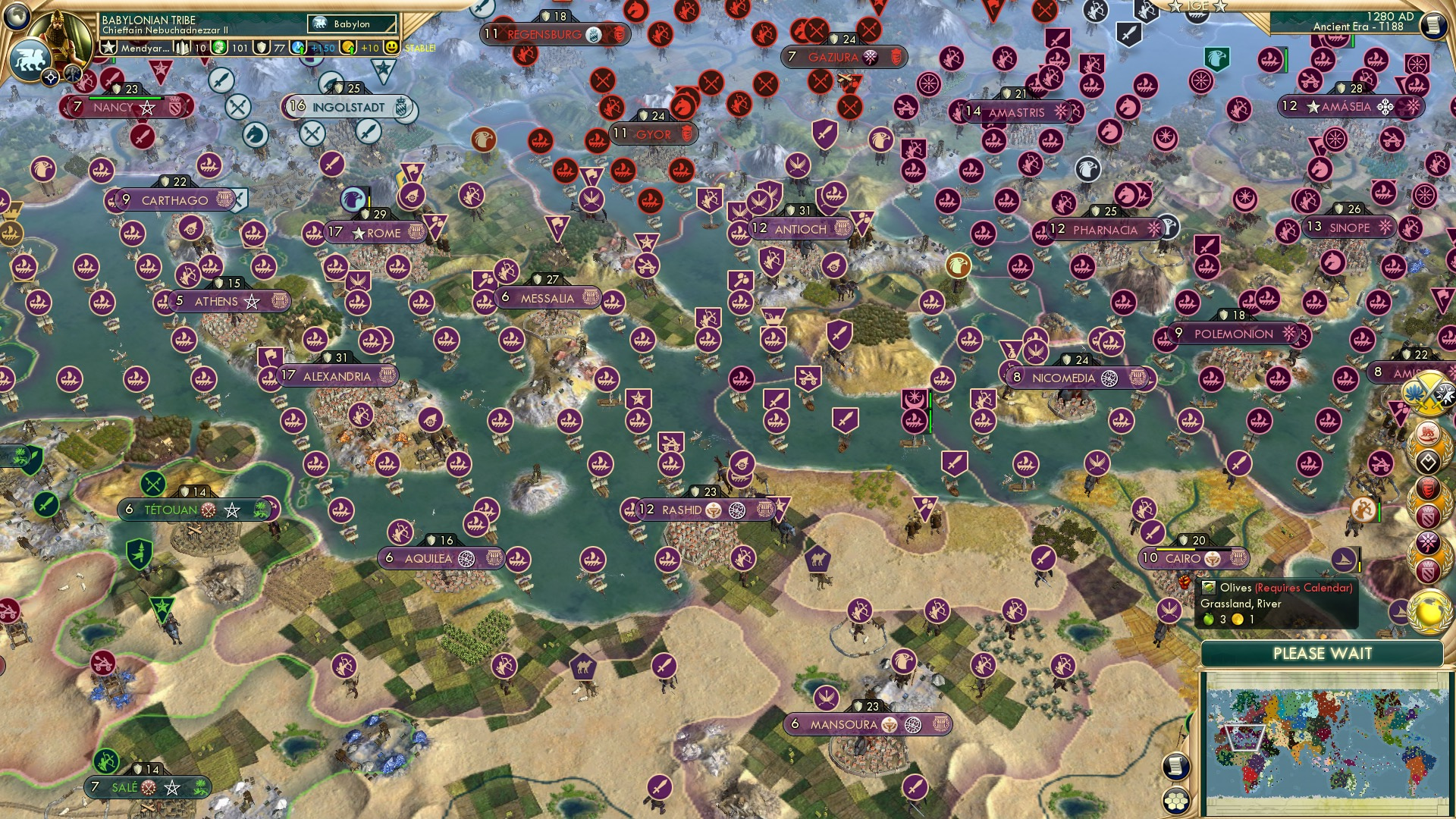The width and height of the screenshot is (1456, 819).
Task: Toggle the hex grid overlay beside the minimap
Action: click(x=1175, y=801)
